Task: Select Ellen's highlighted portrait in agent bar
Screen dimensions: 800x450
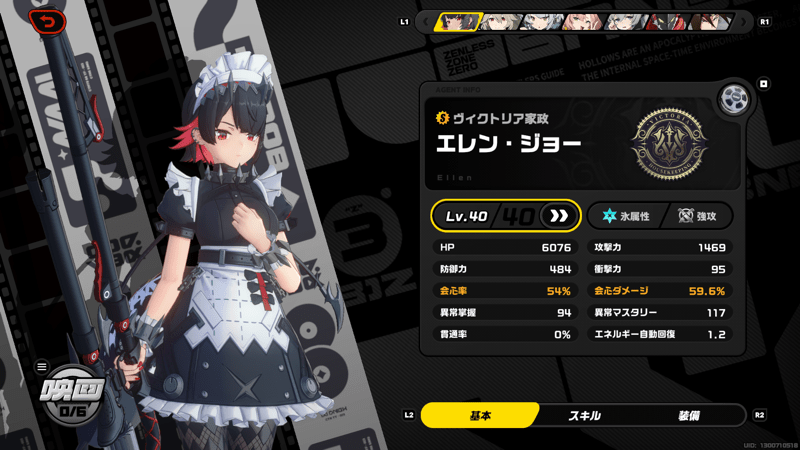Action: [x=459, y=21]
